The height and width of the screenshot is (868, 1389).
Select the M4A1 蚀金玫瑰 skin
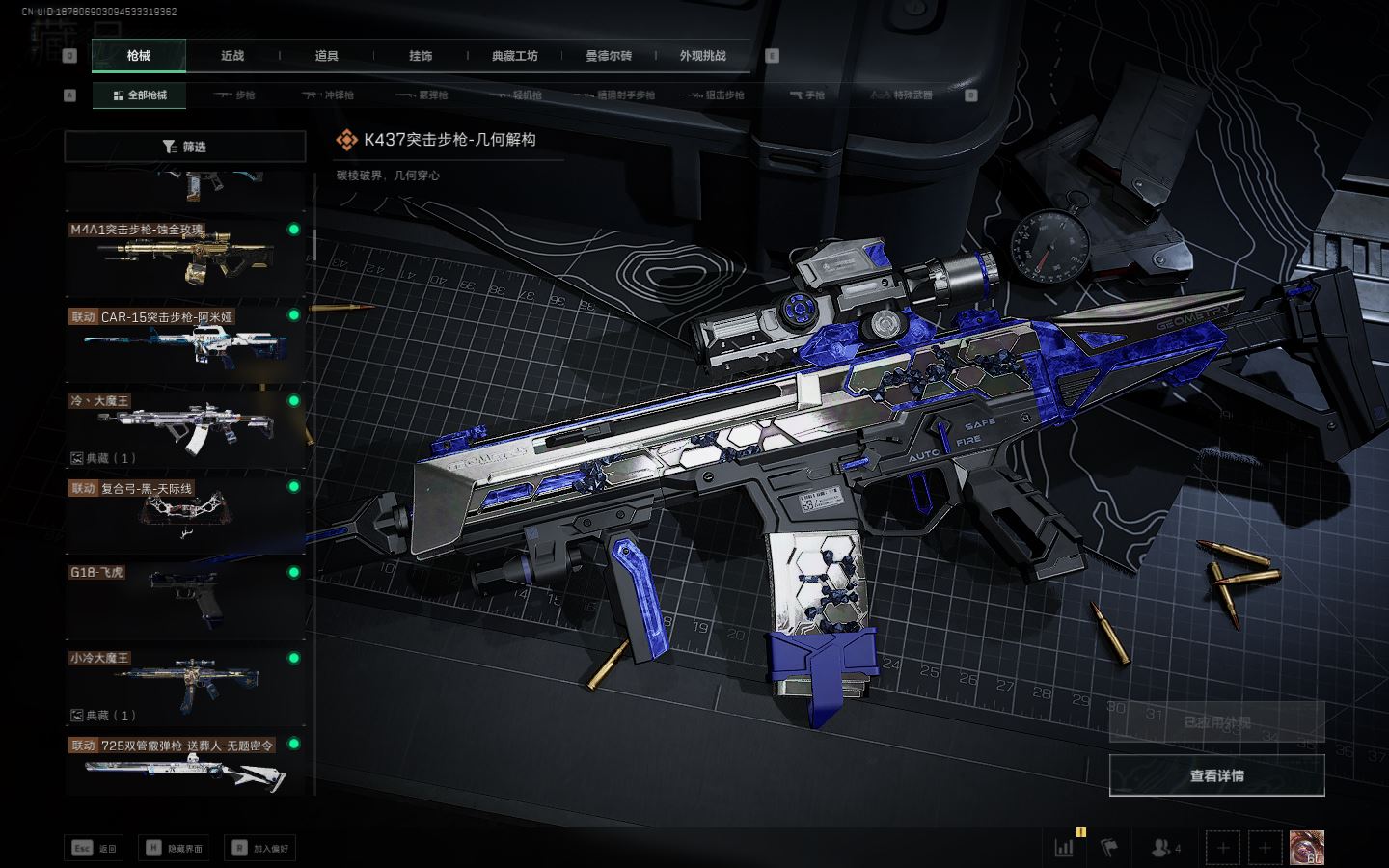[184, 257]
